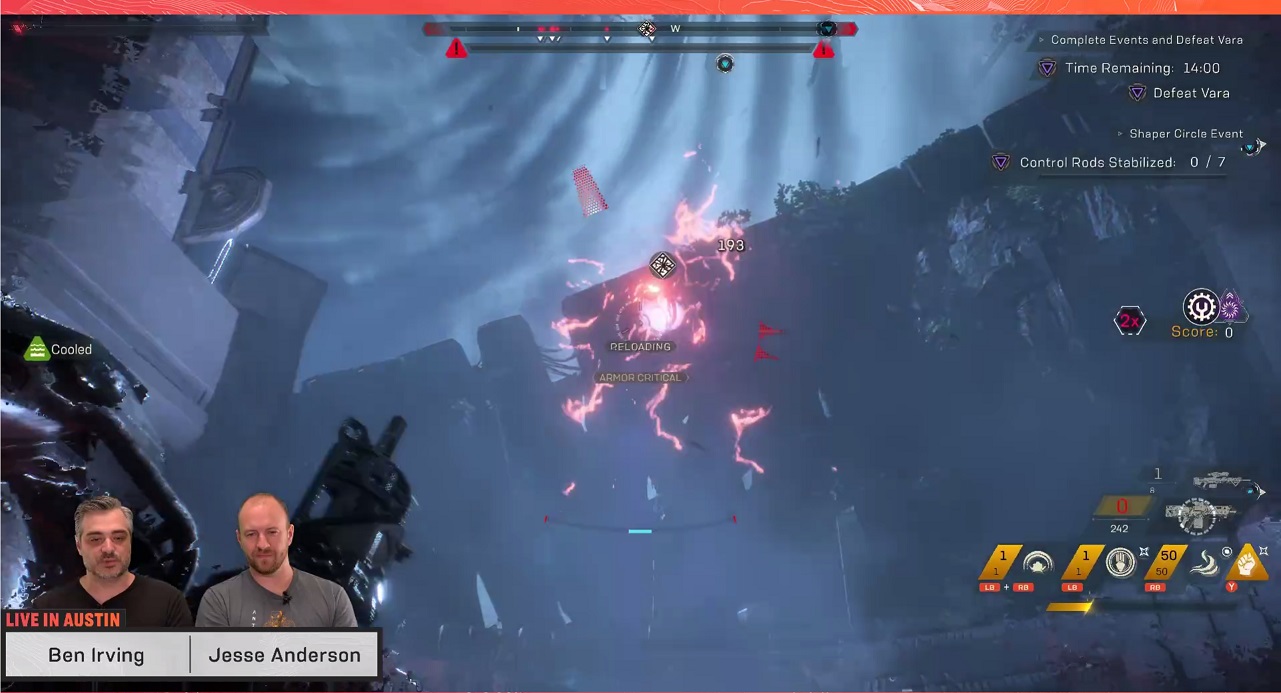1281x693 pixels.
Task: Open the Shaper Circle Event tracker
Action: tap(1185, 134)
